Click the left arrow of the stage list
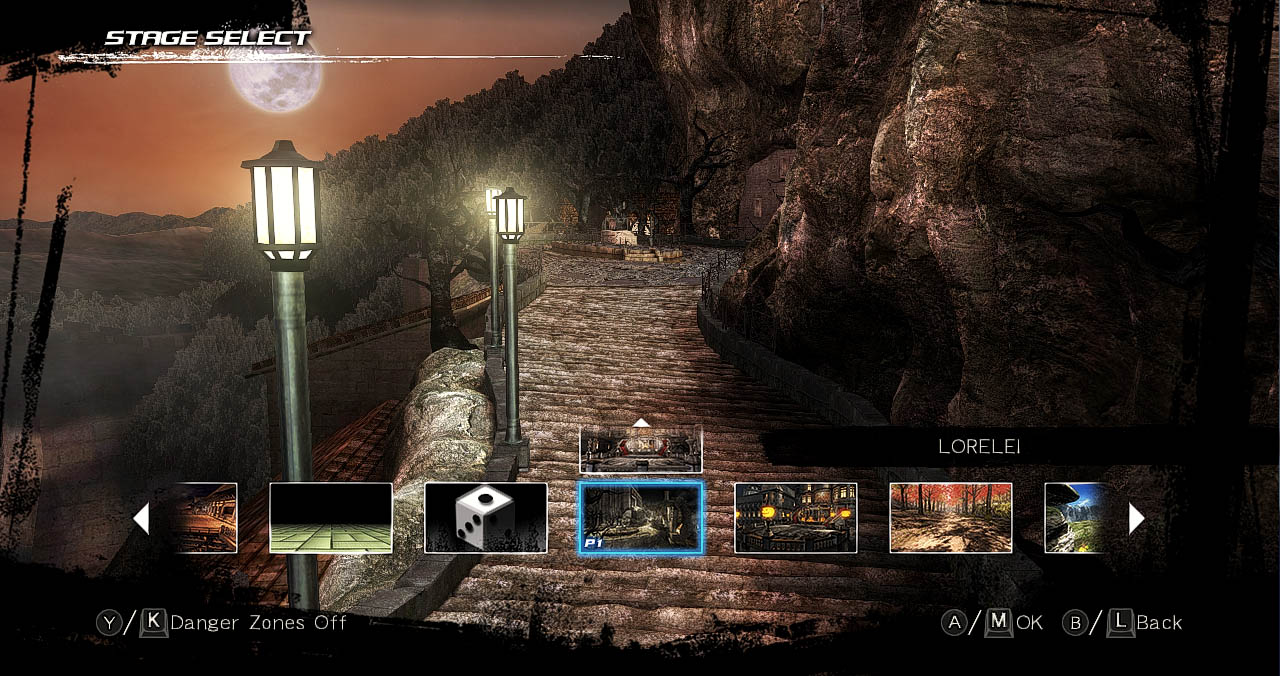 tap(141, 518)
